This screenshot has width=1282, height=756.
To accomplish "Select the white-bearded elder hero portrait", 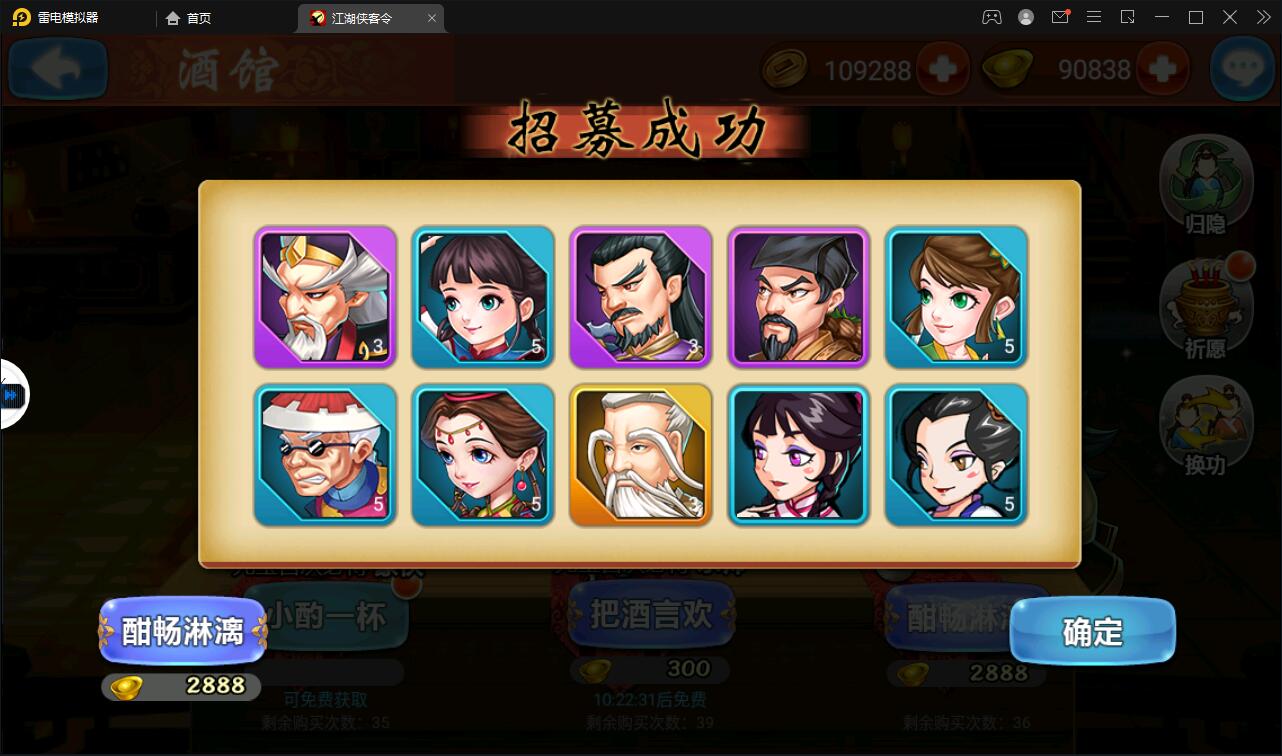I will coord(640,455).
